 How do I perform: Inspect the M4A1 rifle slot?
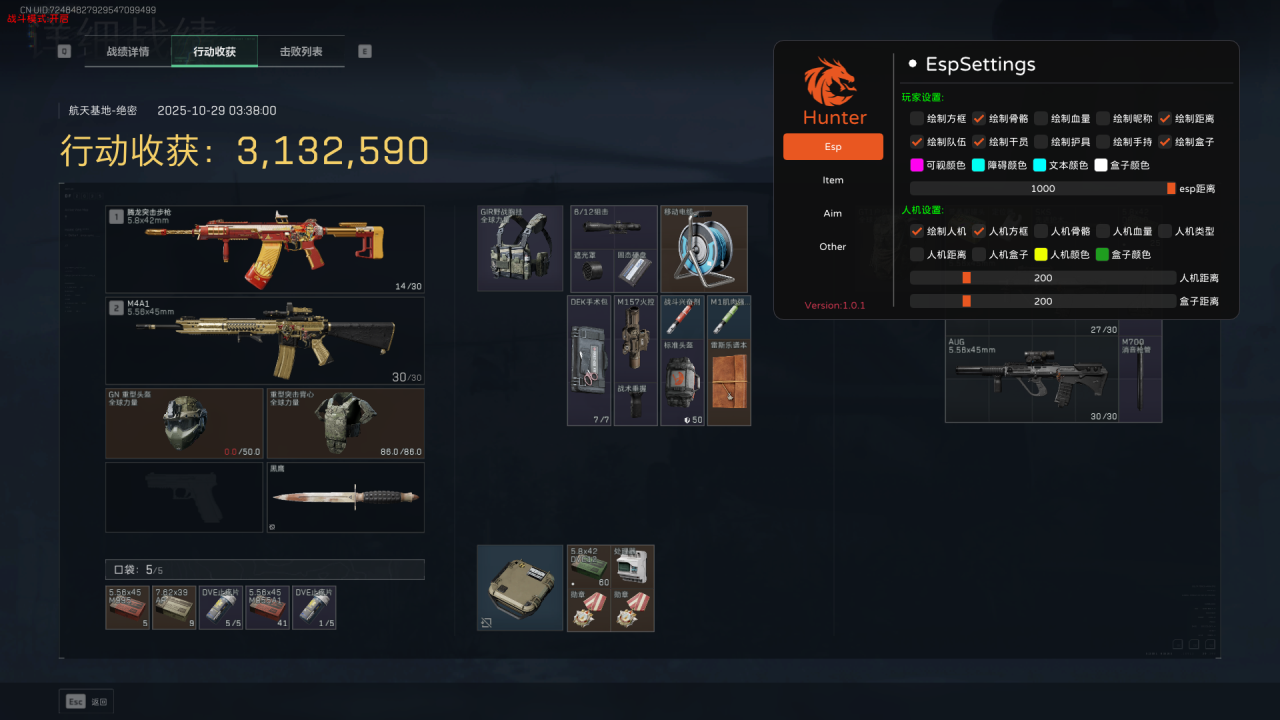265,340
